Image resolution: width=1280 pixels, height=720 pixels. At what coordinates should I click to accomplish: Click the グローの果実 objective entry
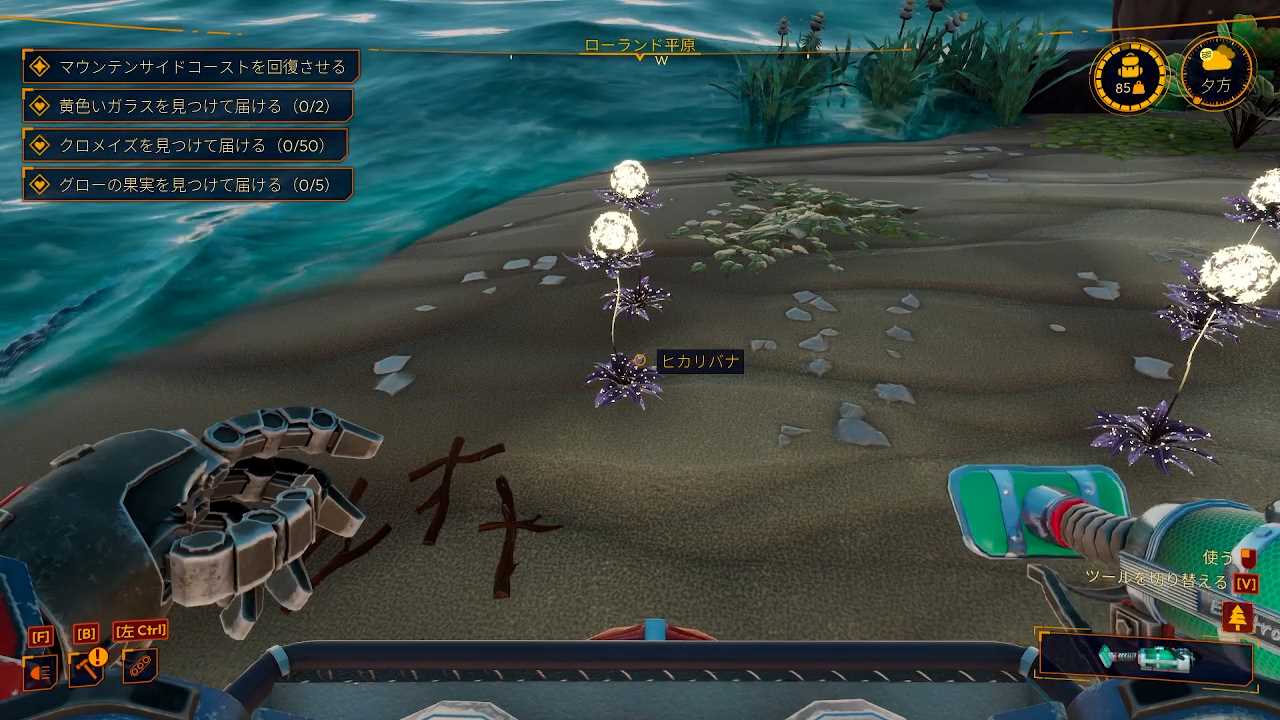click(x=187, y=184)
